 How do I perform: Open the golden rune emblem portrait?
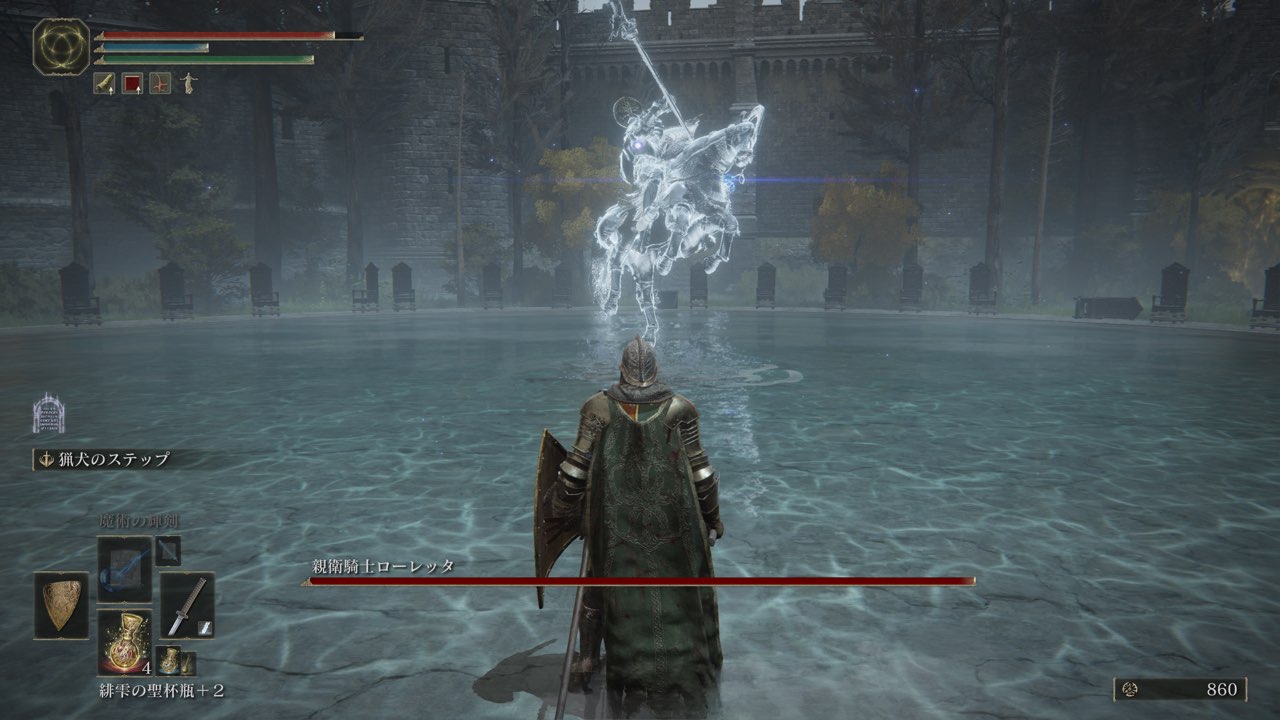point(61,47)
